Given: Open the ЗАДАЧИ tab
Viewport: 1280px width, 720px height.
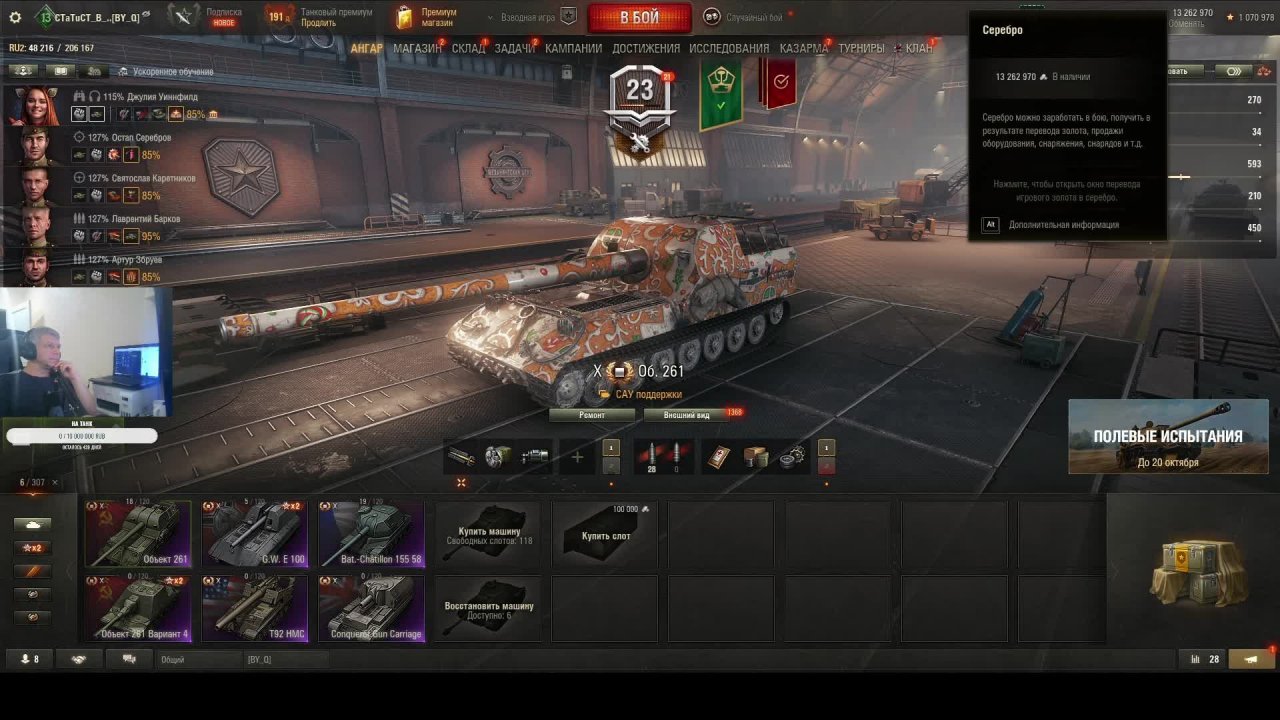Looking at the screenshot, I should pos(515,48).
